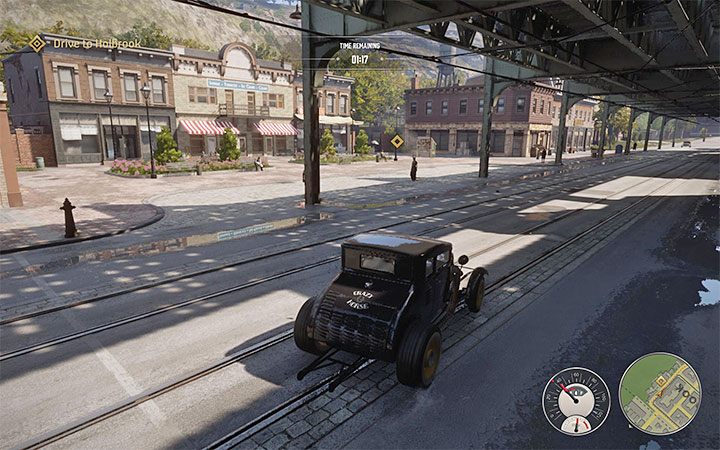Click the speedometer gauge
This screenshot has width=720, height=450.
(576, 400)
